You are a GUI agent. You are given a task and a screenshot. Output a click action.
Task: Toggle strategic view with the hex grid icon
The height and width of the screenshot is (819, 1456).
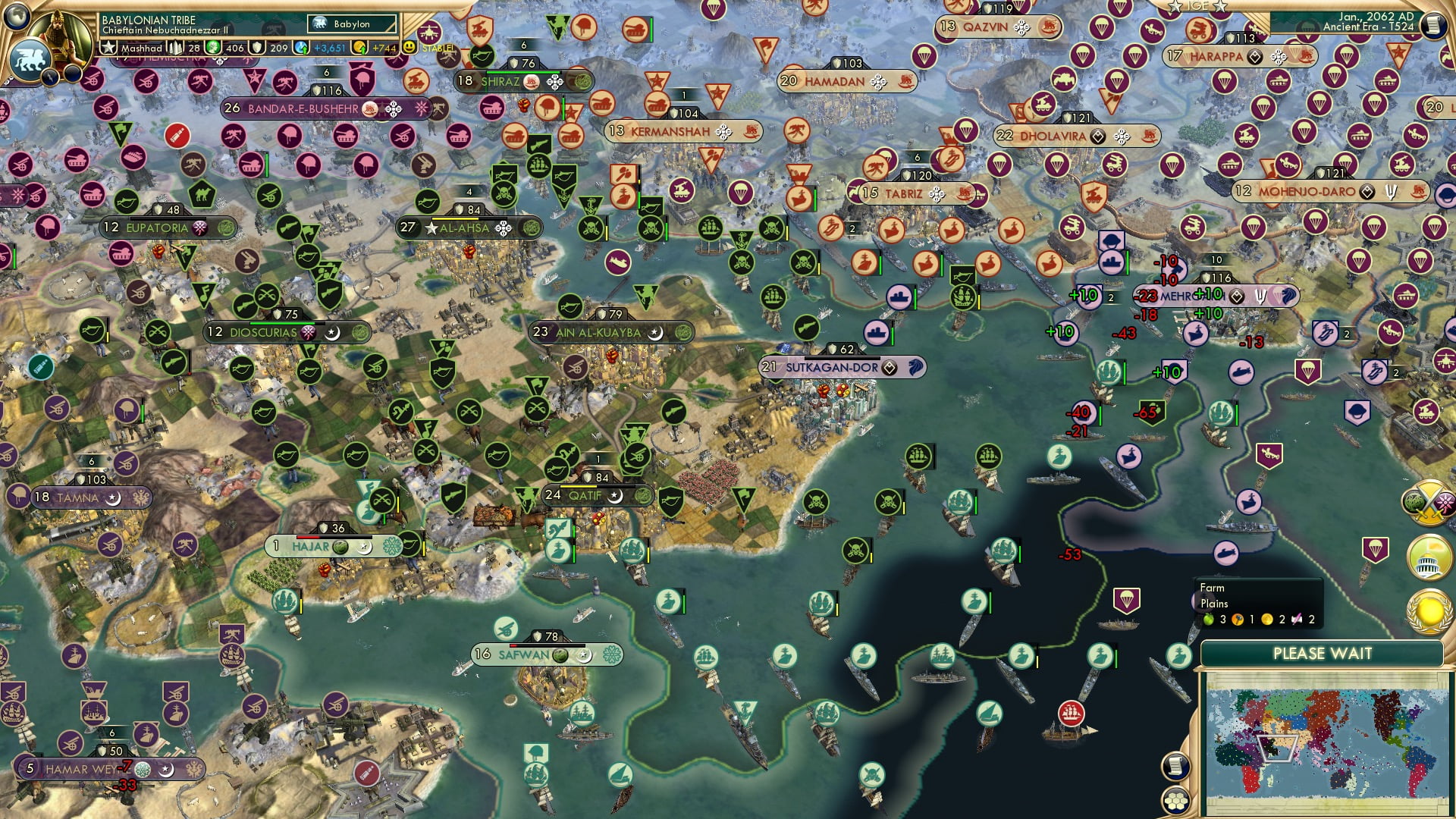tap(1175, 801)
